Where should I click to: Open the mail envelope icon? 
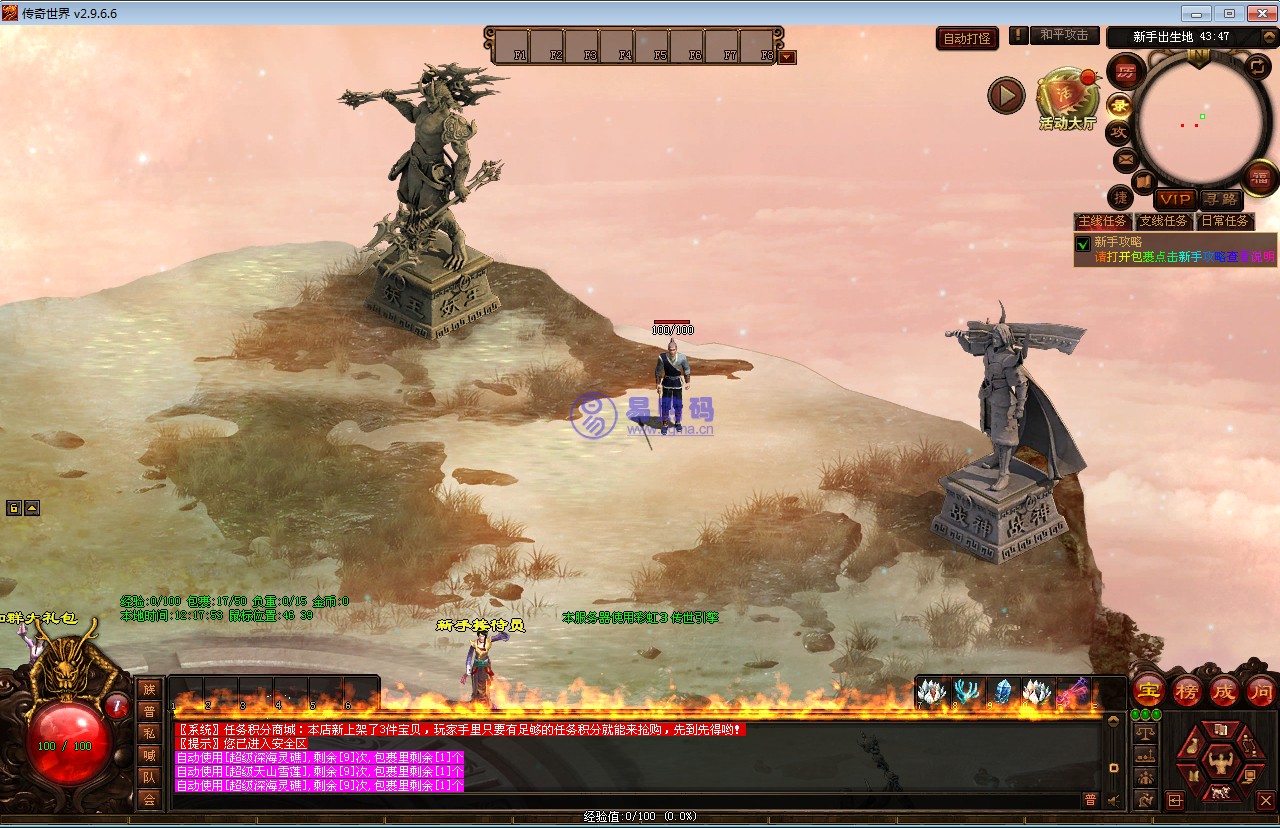tap(1125, 158)
